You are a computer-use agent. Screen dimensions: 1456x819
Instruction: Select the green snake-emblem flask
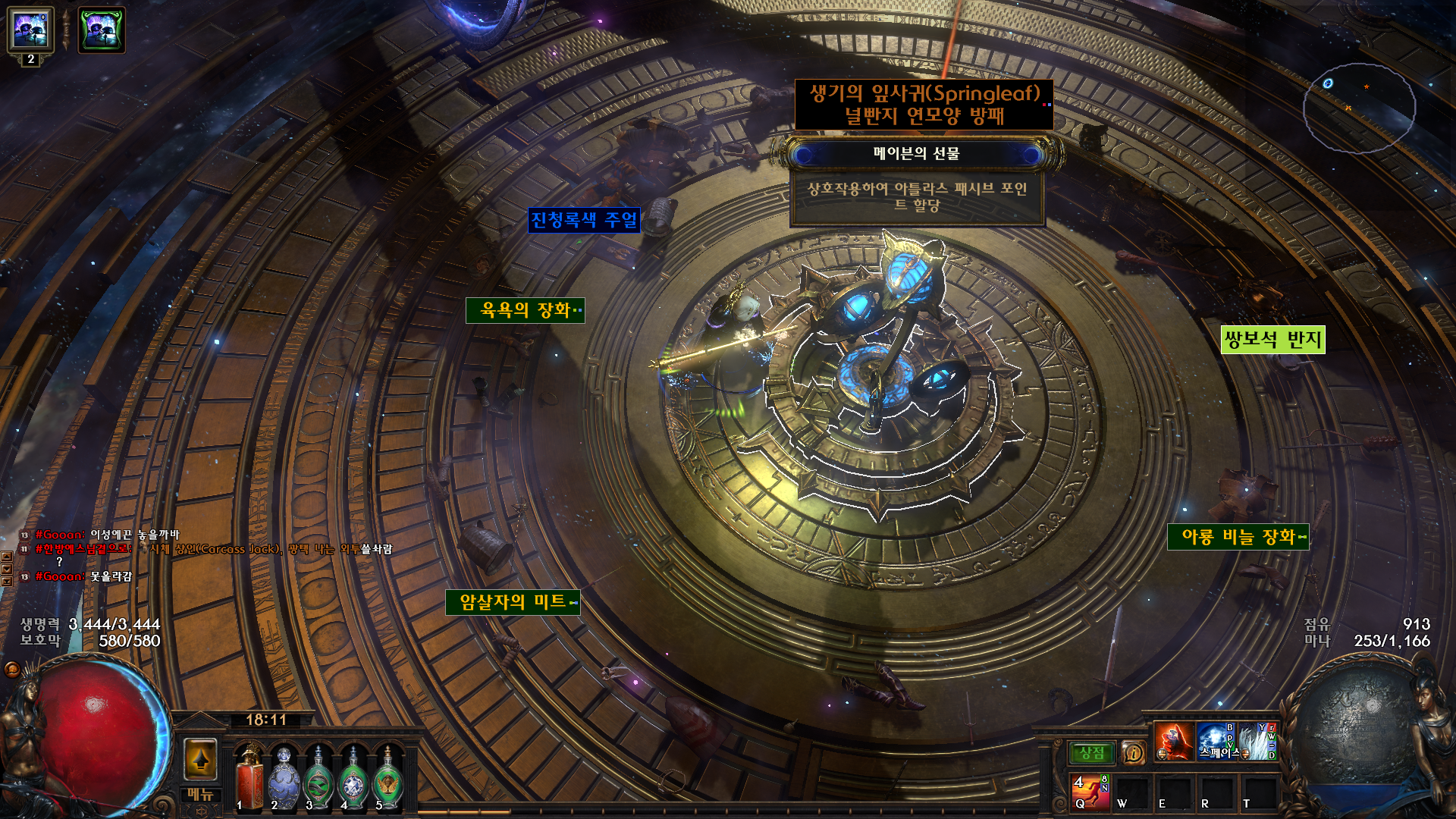click(x=318, y=779)
